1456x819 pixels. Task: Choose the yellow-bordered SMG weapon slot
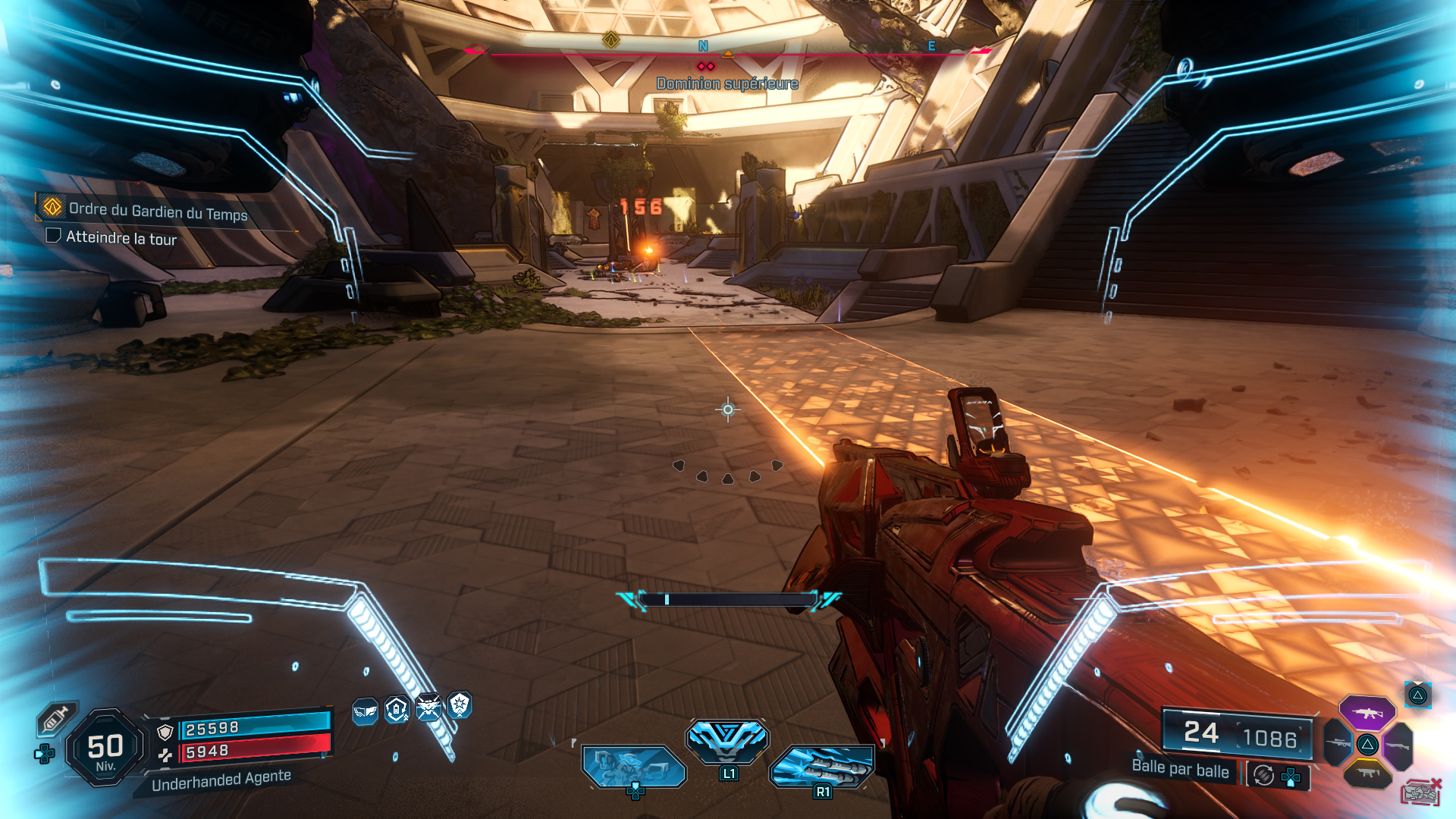click(x=1367, y=773)
